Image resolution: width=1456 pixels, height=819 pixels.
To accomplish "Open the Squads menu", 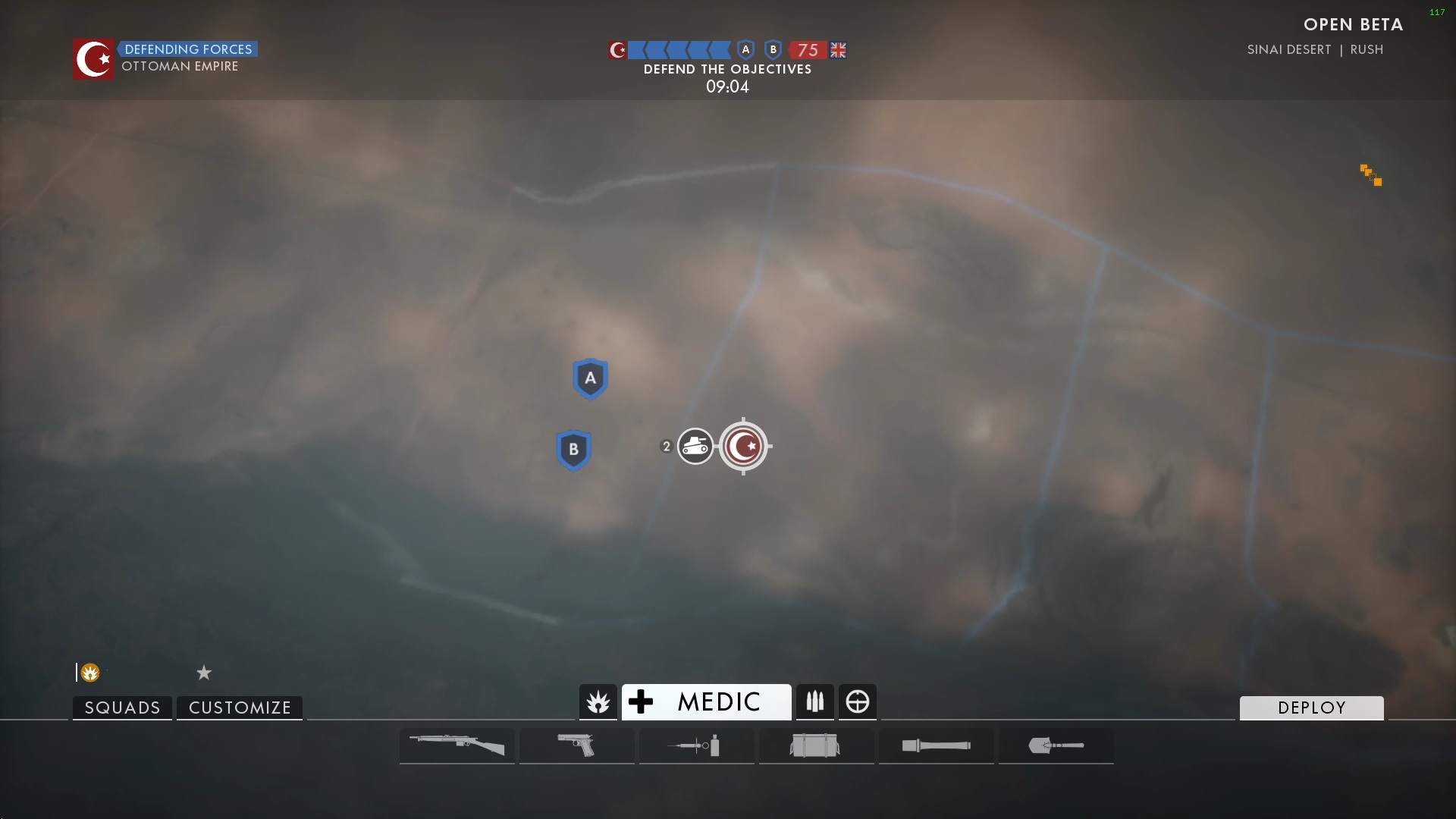I will (x=122, y=708).
